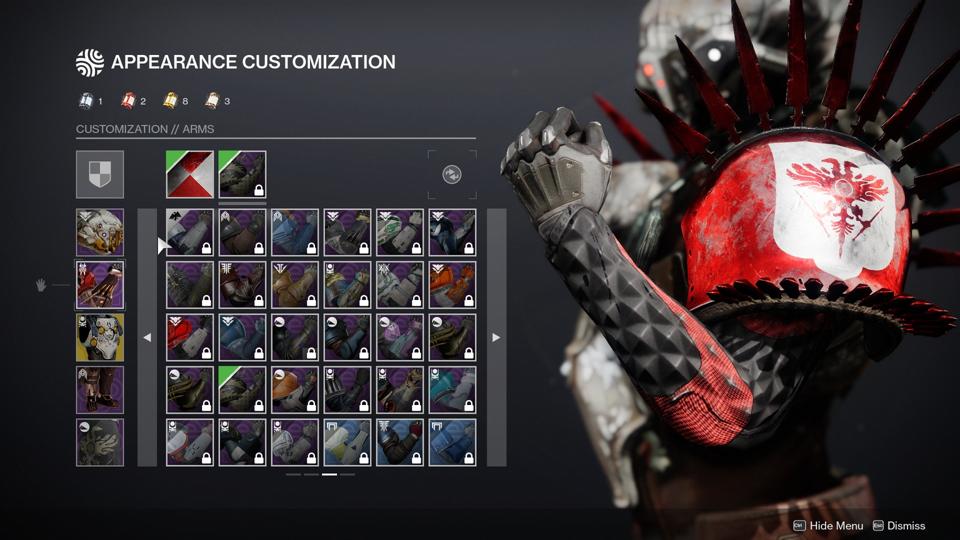The image size is (960, 540).
Task: Click the shield emblem button
Action: pyautogui.click(x=100, y=174)
